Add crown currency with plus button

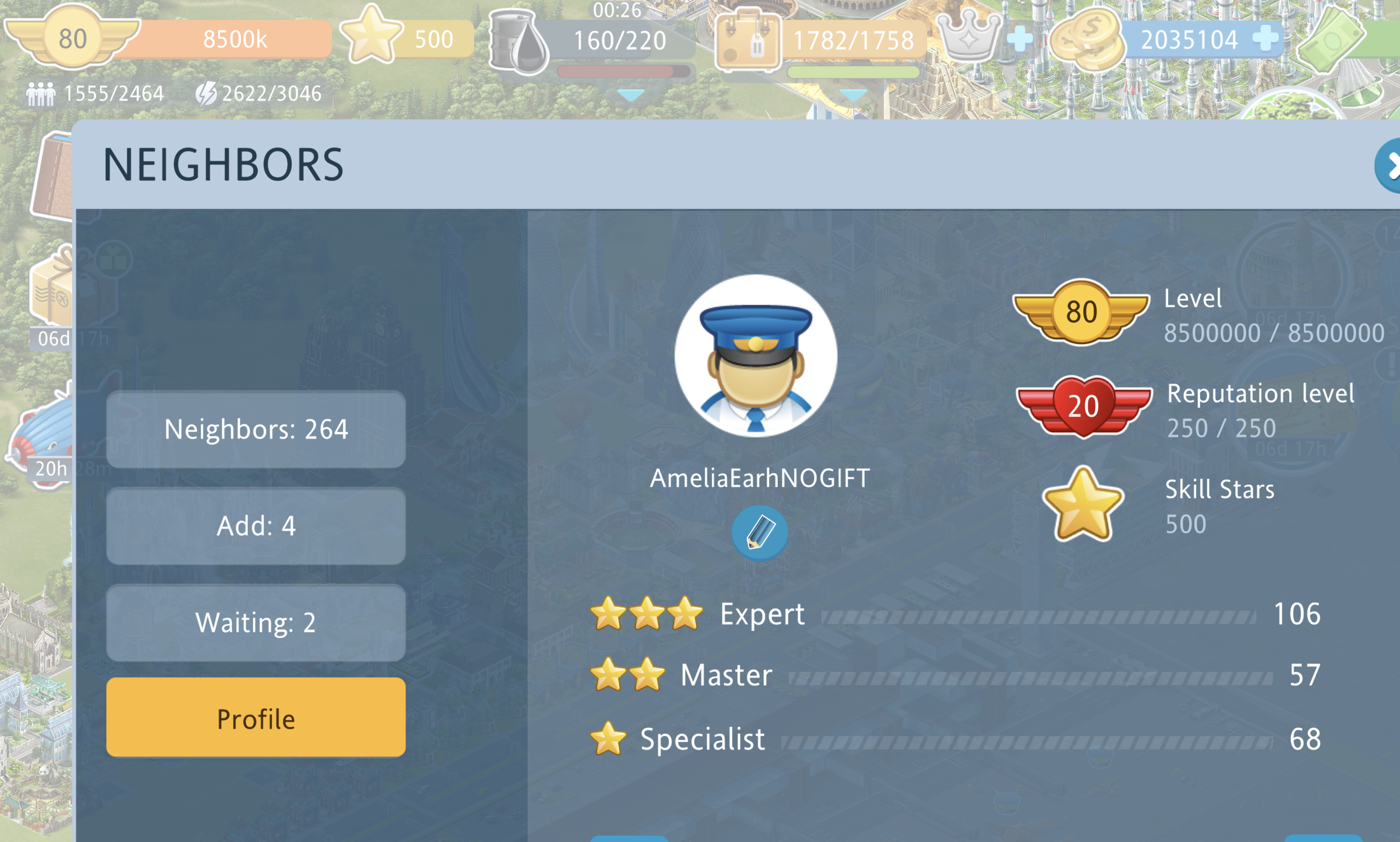click(x=1020, y=39)
